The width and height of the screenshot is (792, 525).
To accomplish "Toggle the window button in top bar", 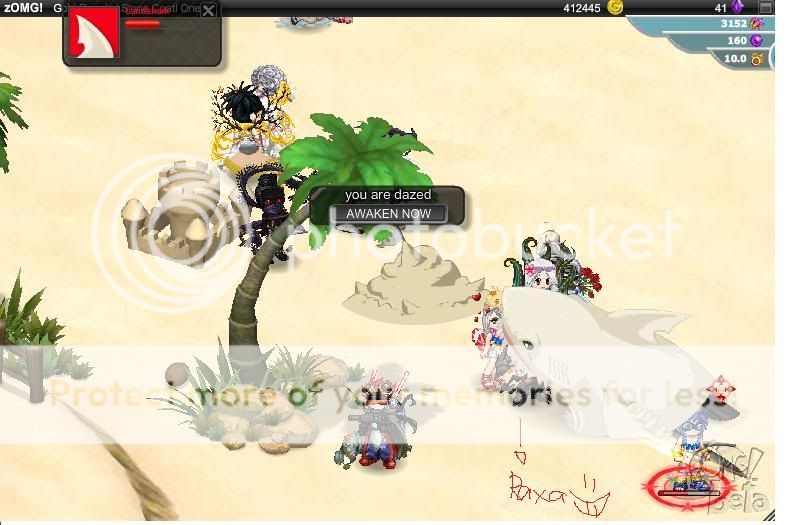I will coord(765,8).
